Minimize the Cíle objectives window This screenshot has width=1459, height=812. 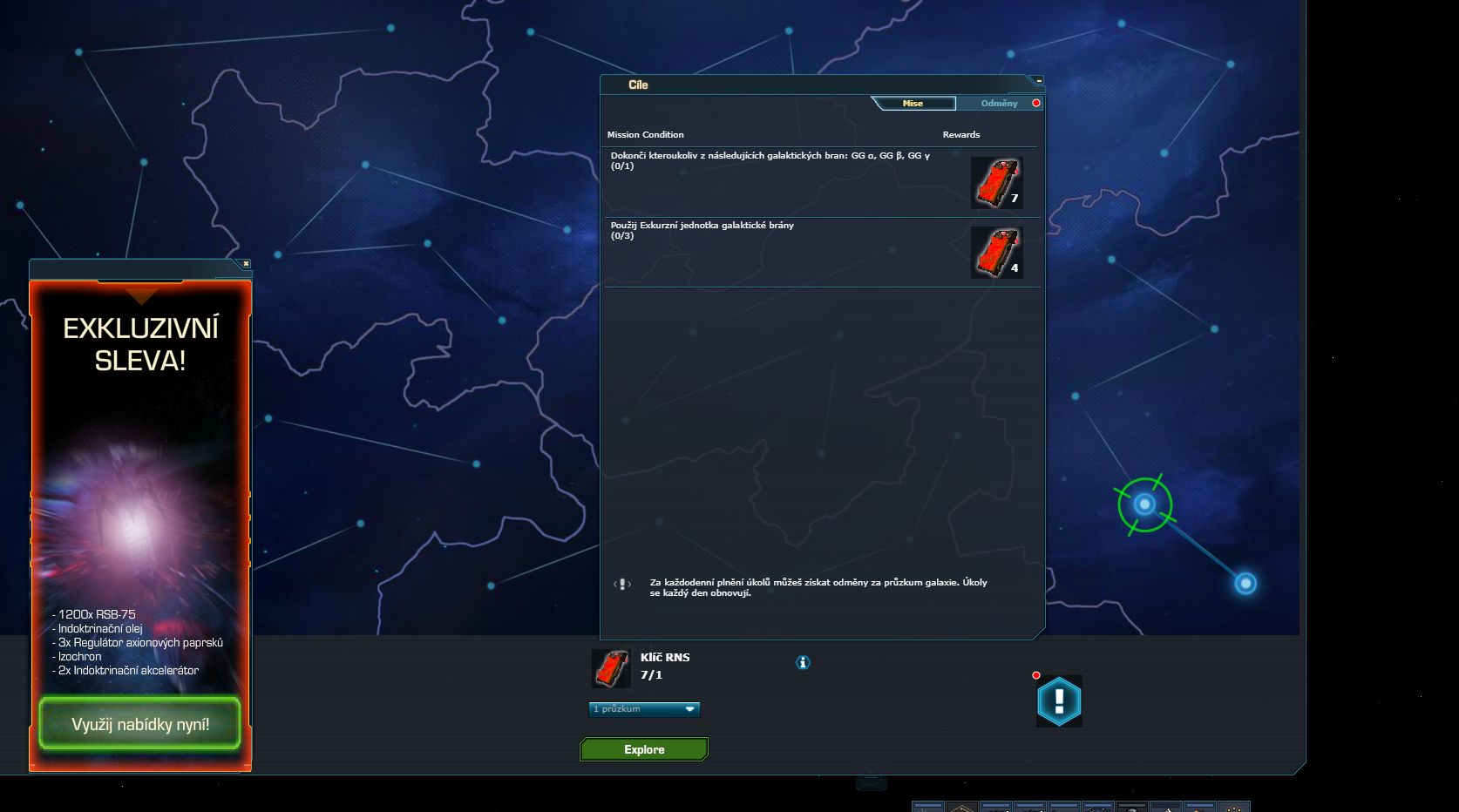click(x=1039, y=81)
